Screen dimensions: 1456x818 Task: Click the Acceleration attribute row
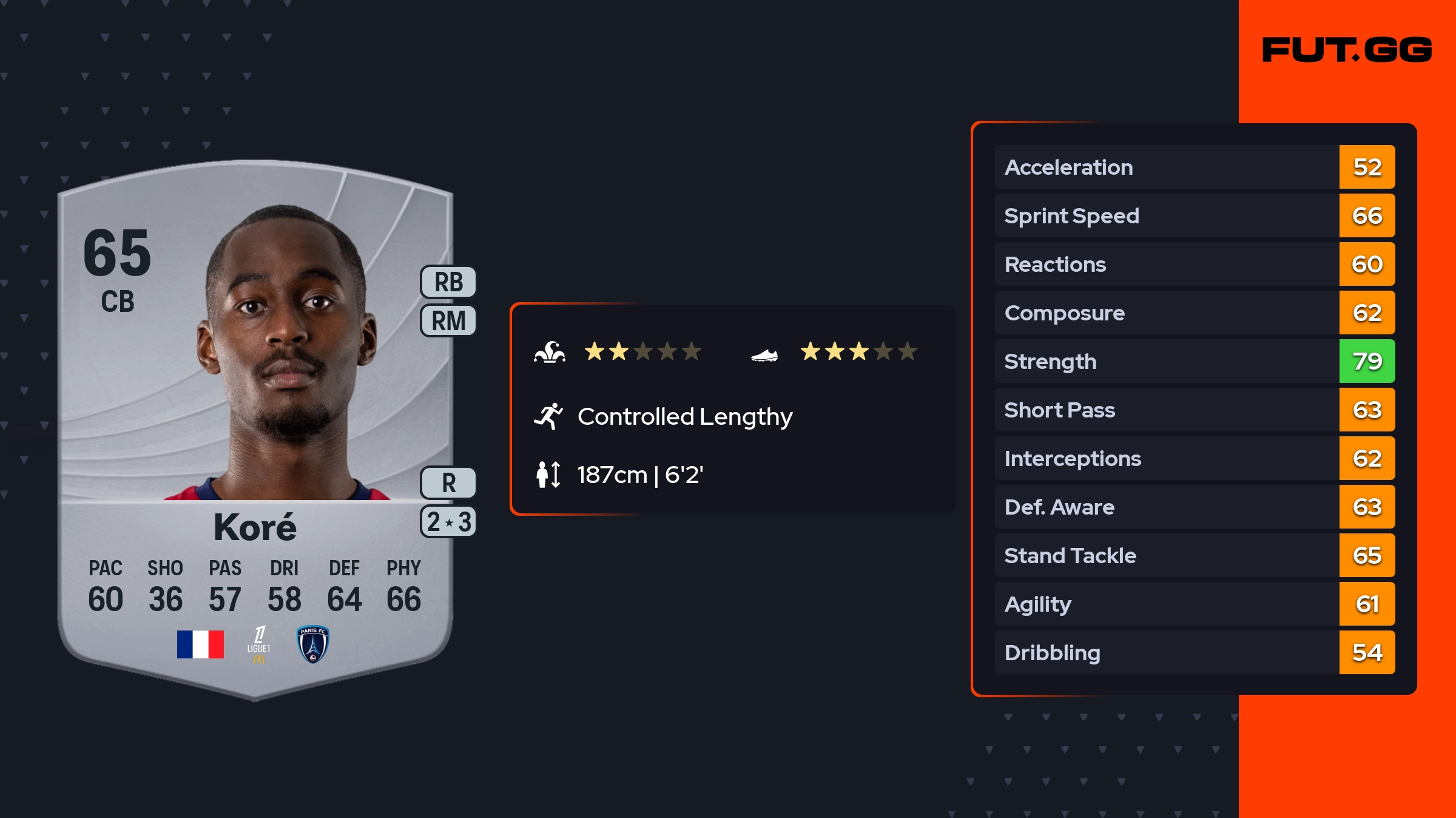pyautogui.click(x=1194, y=167)
